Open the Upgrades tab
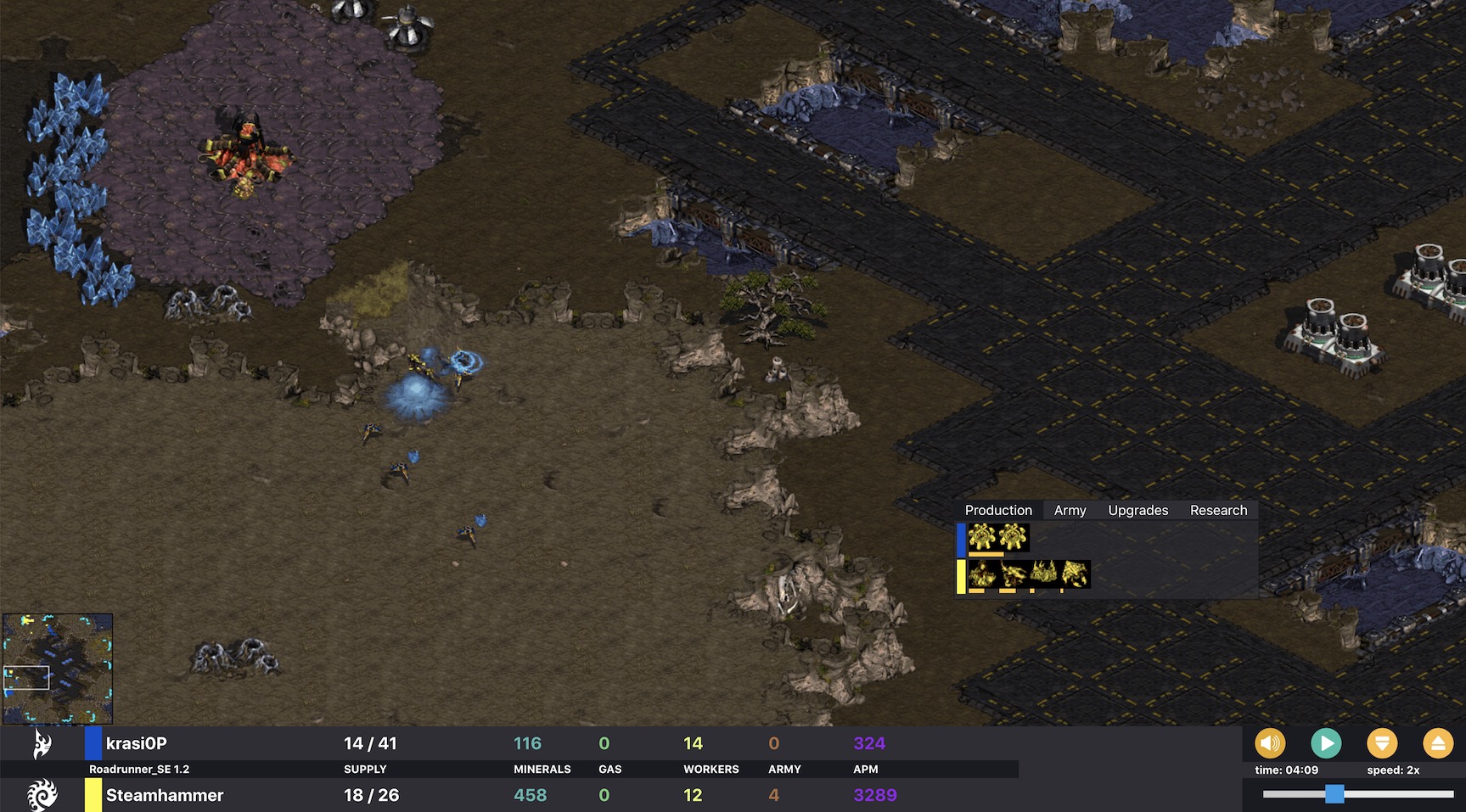Viewport: 1466px width, 812px height. 1137,510
